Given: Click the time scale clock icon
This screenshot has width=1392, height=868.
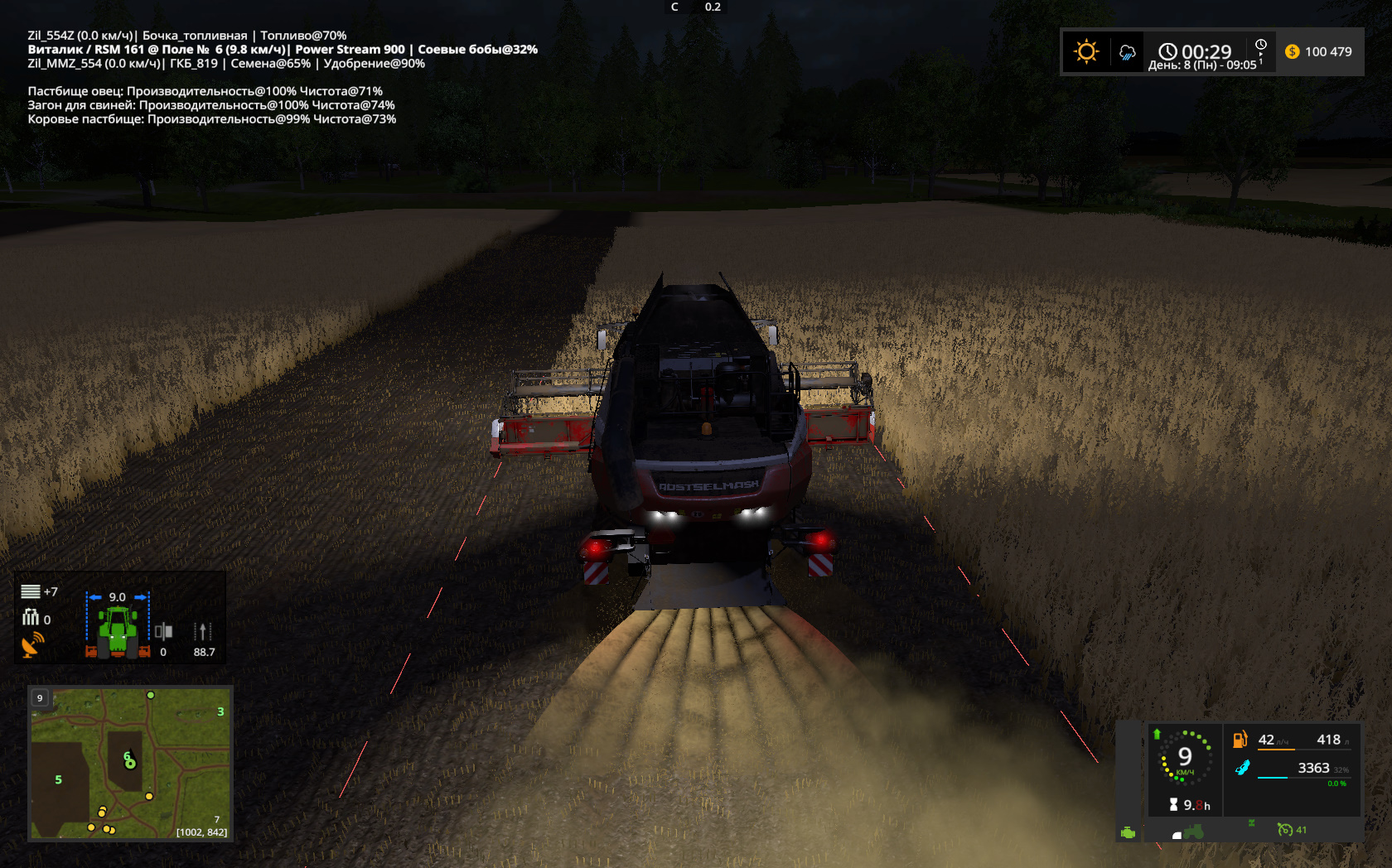Looking at the screenshot, I should tap(1260, 45).
